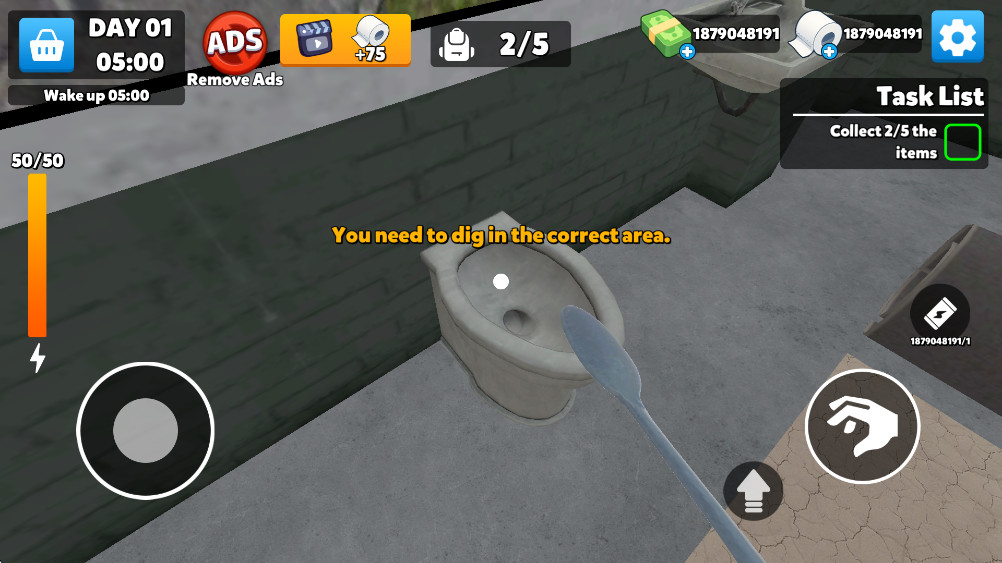The image size is (1002, 563).
Task: Tap the red Remove Ads button
Action: [x=235, y=43]
